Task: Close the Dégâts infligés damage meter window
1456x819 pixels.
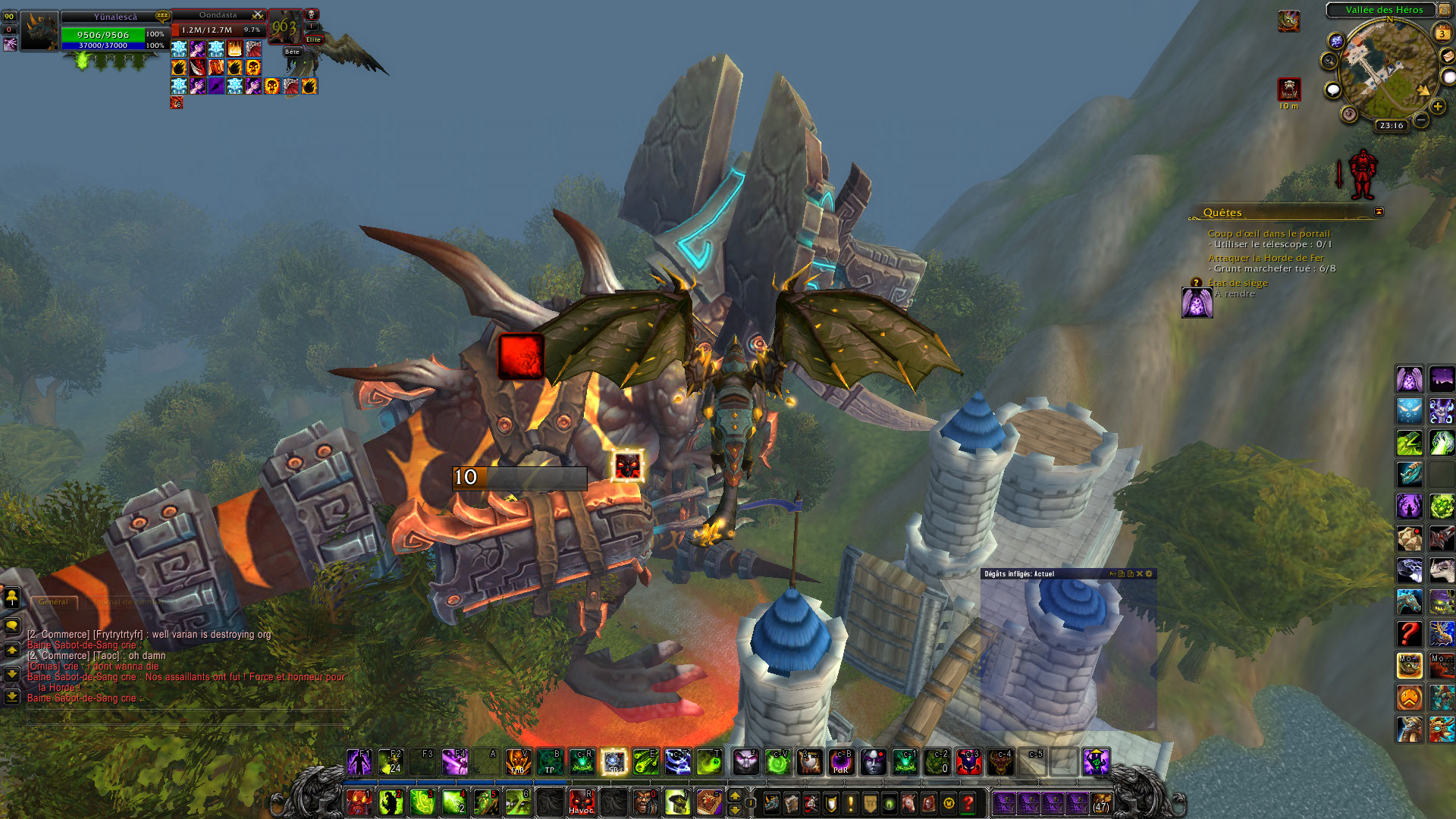Action: [1139, 574]
